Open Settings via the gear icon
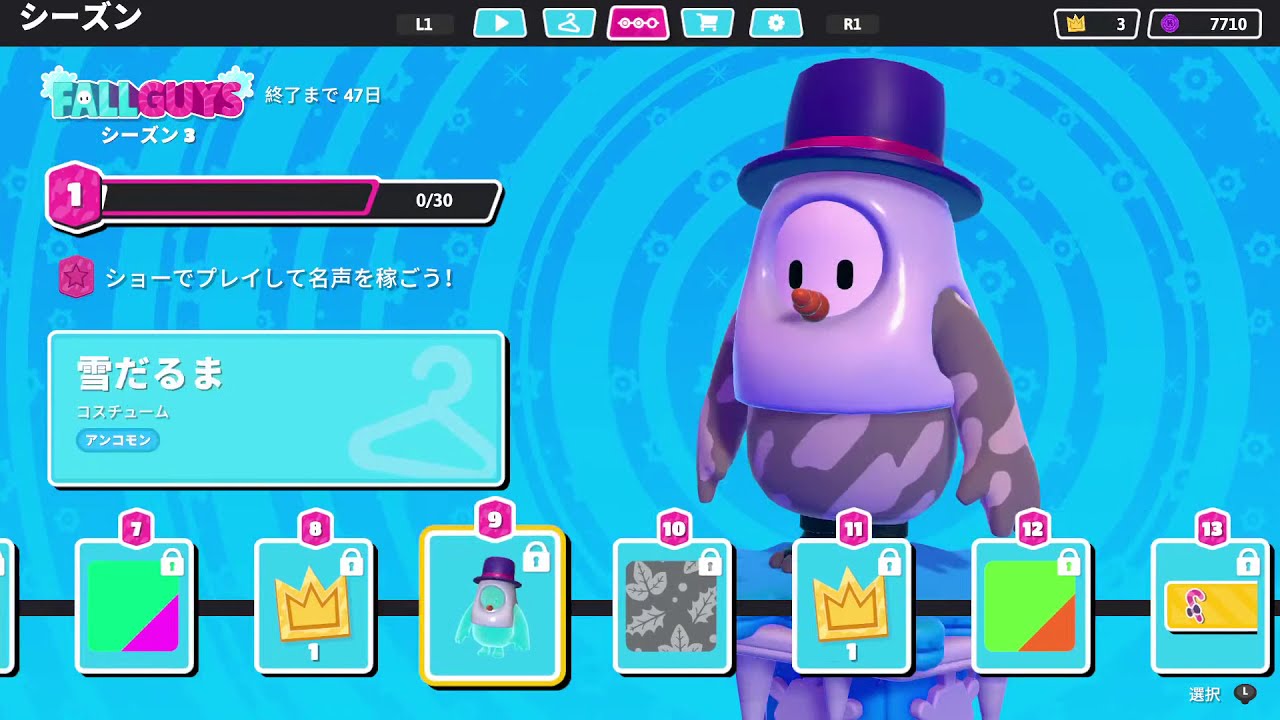This screenshot has width=1280, height=720. (x=777, y=23)
